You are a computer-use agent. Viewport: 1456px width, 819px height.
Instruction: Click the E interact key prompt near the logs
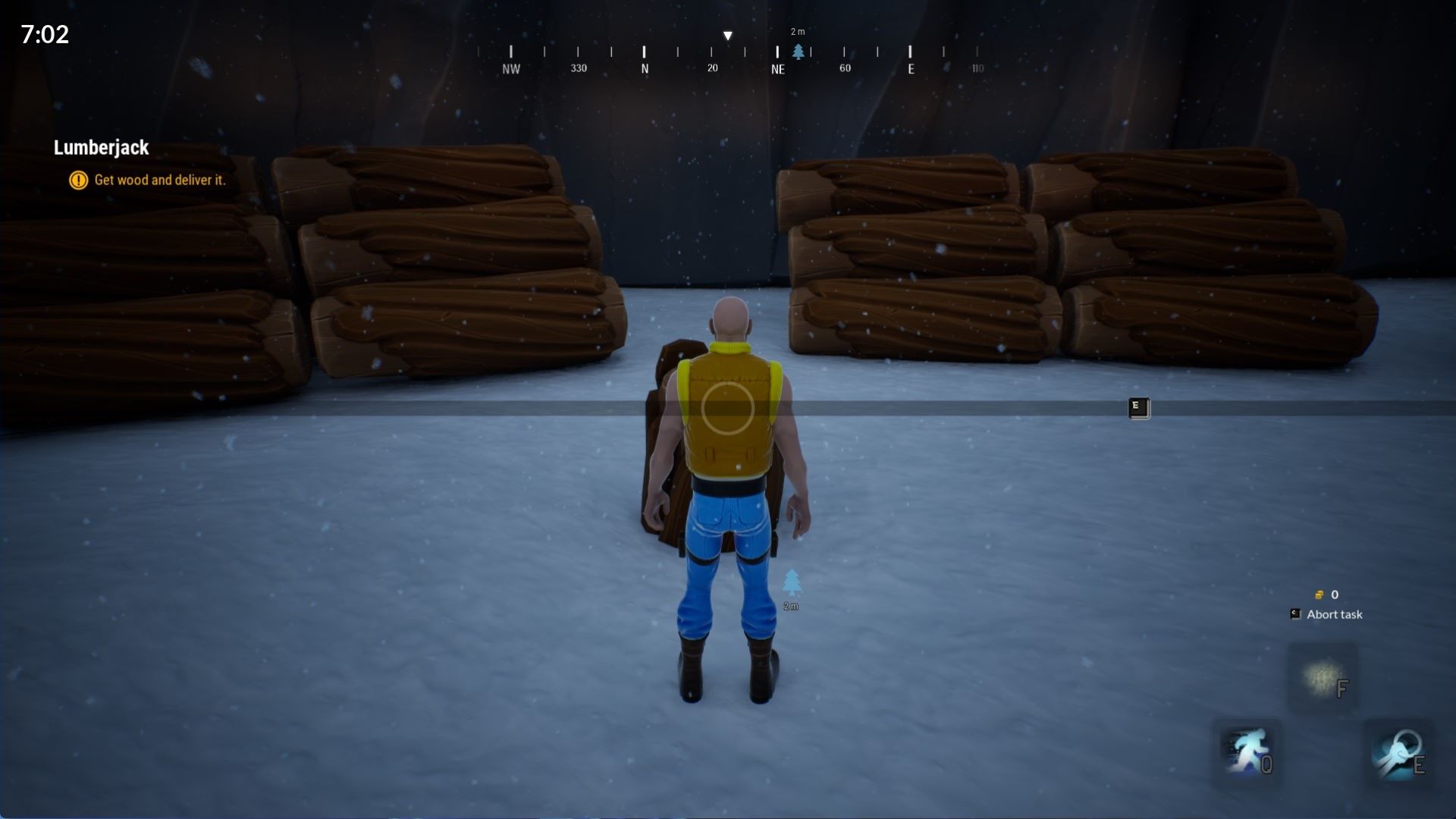pos(1137,407)
